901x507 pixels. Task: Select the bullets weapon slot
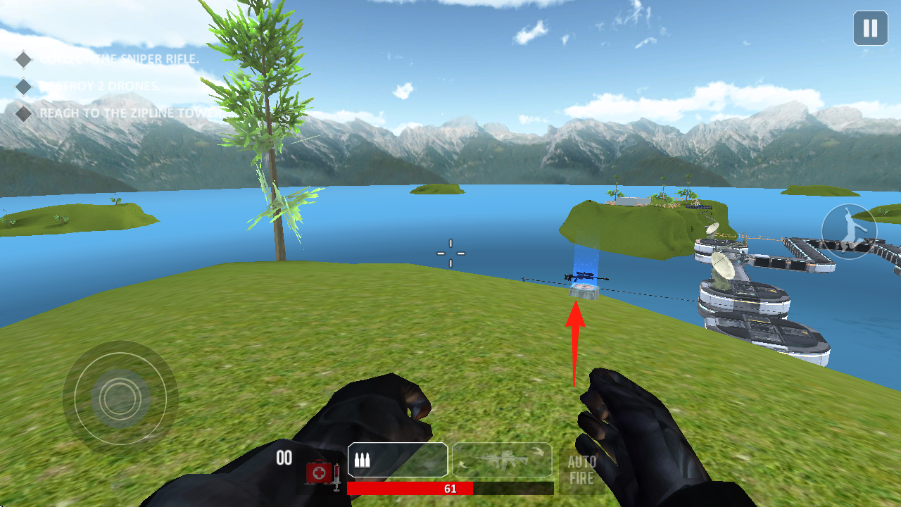tap(397, 460)
